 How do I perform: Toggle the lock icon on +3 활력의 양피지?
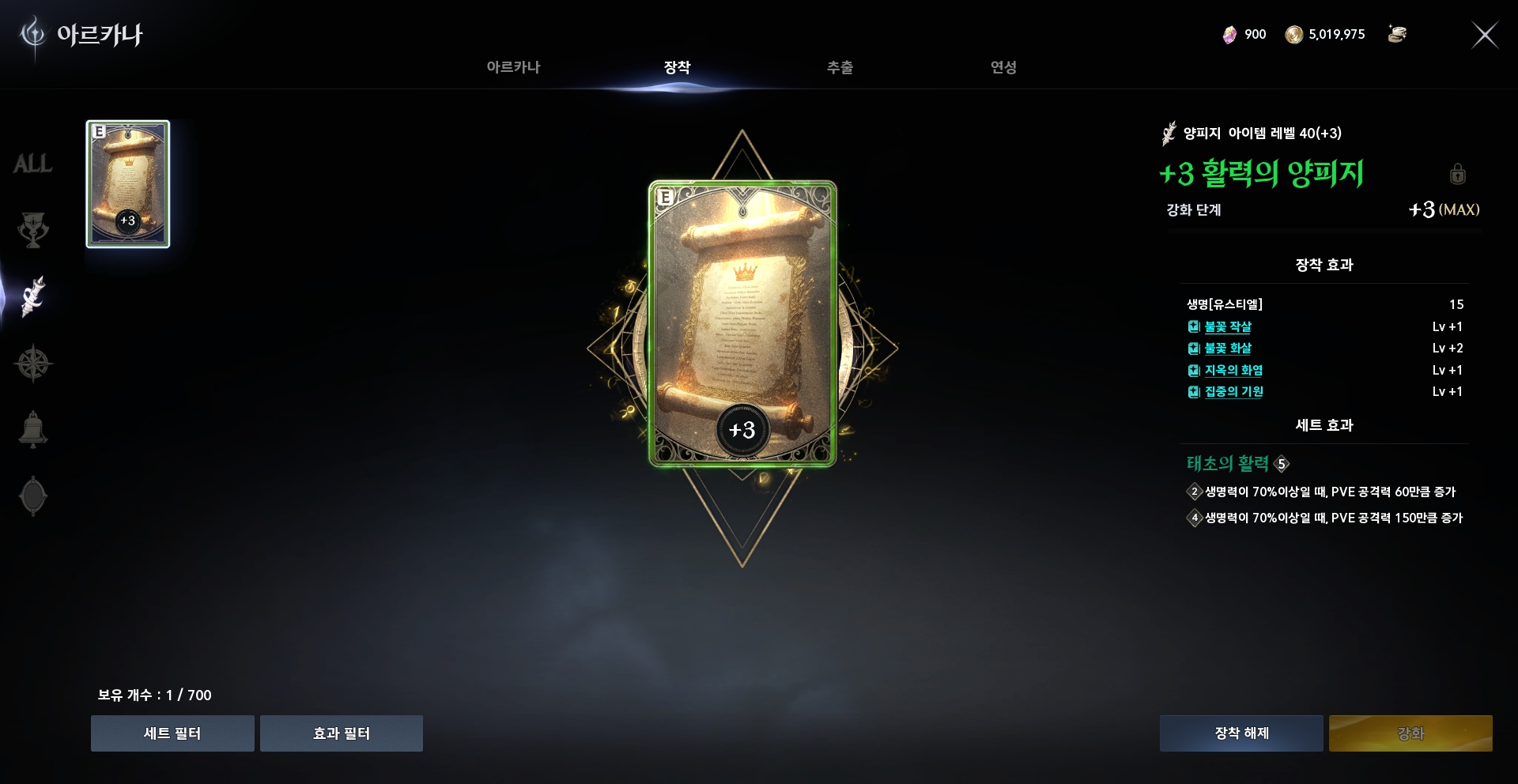tap(1458, 175)
